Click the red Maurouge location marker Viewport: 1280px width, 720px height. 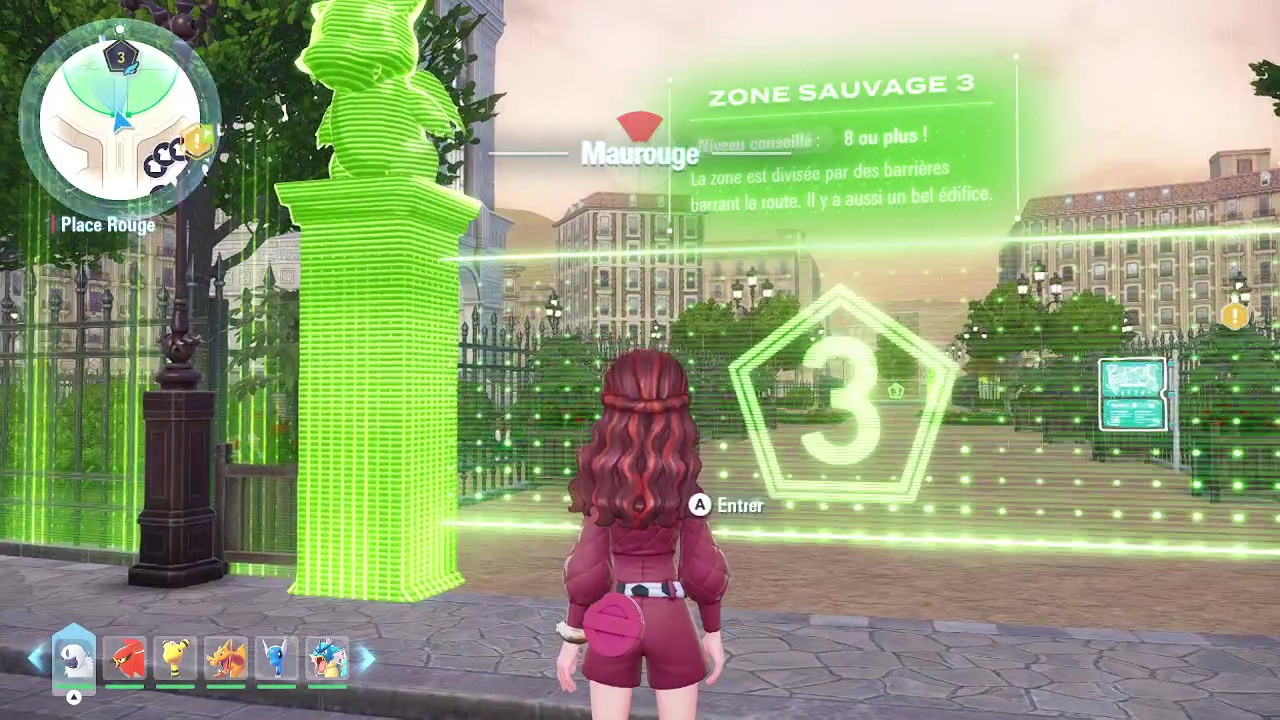(640, 127)
